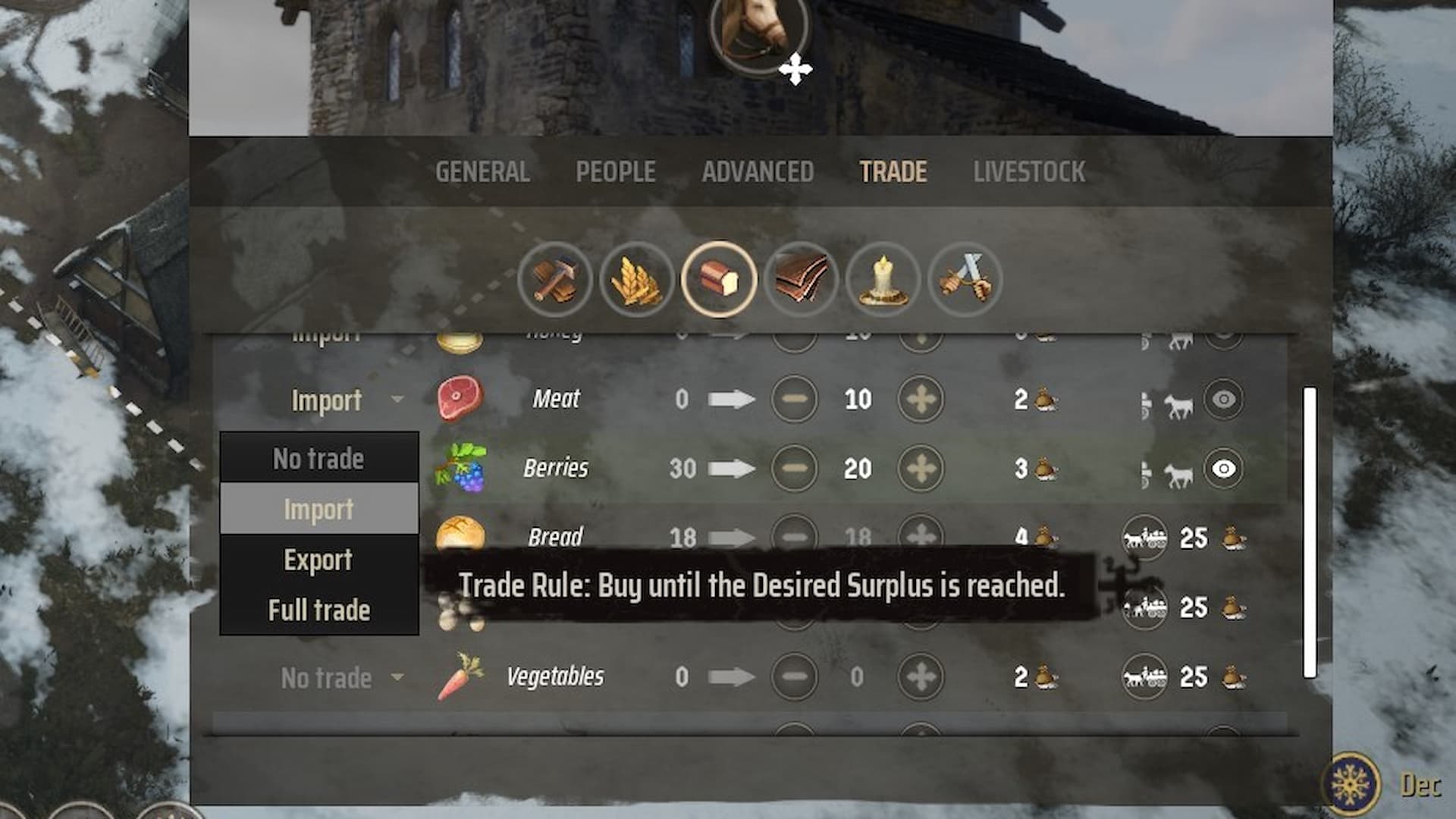Click the Meat item icon

click(x=460, y=400)
